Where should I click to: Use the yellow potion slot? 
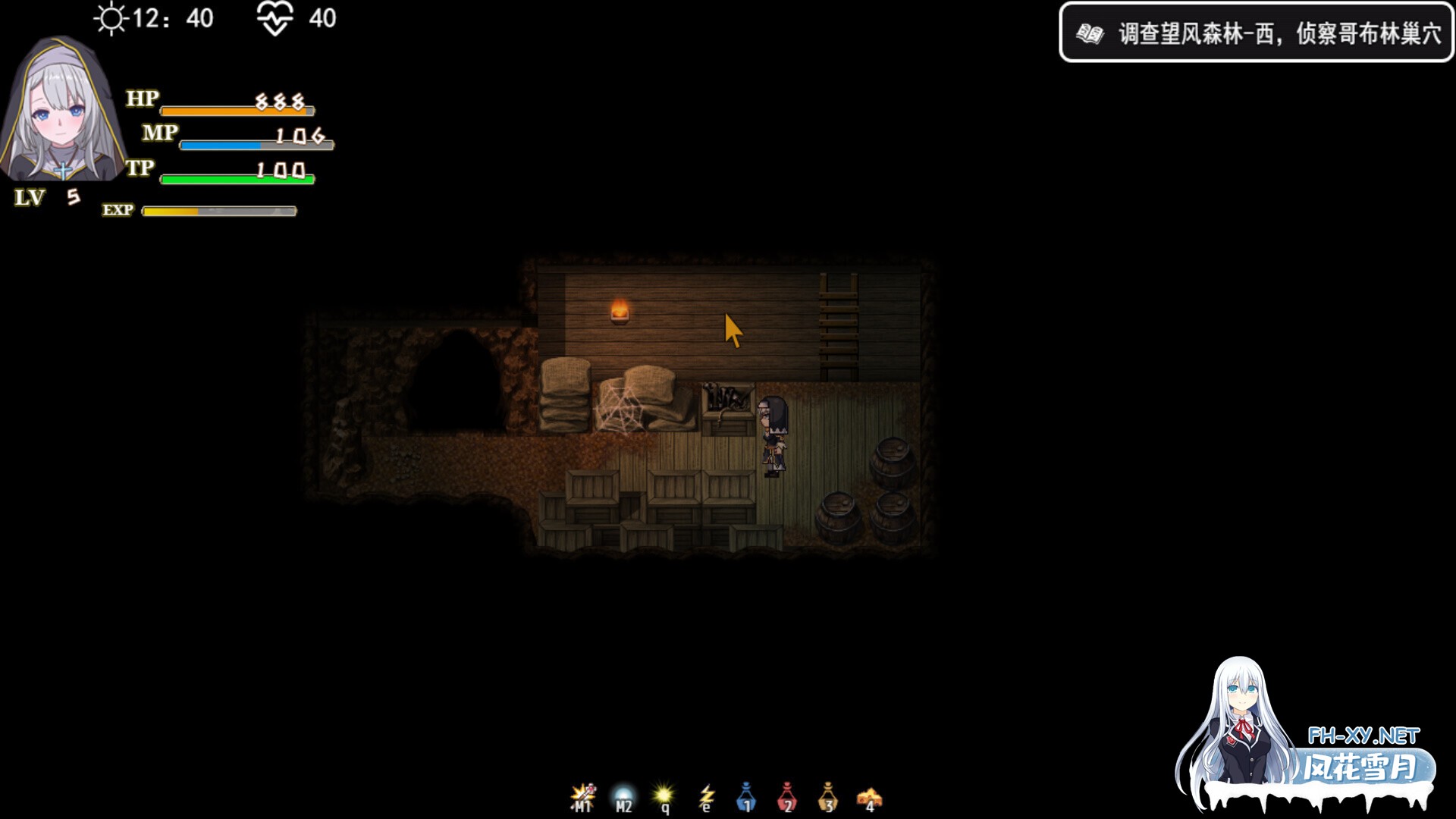point(828,798)
